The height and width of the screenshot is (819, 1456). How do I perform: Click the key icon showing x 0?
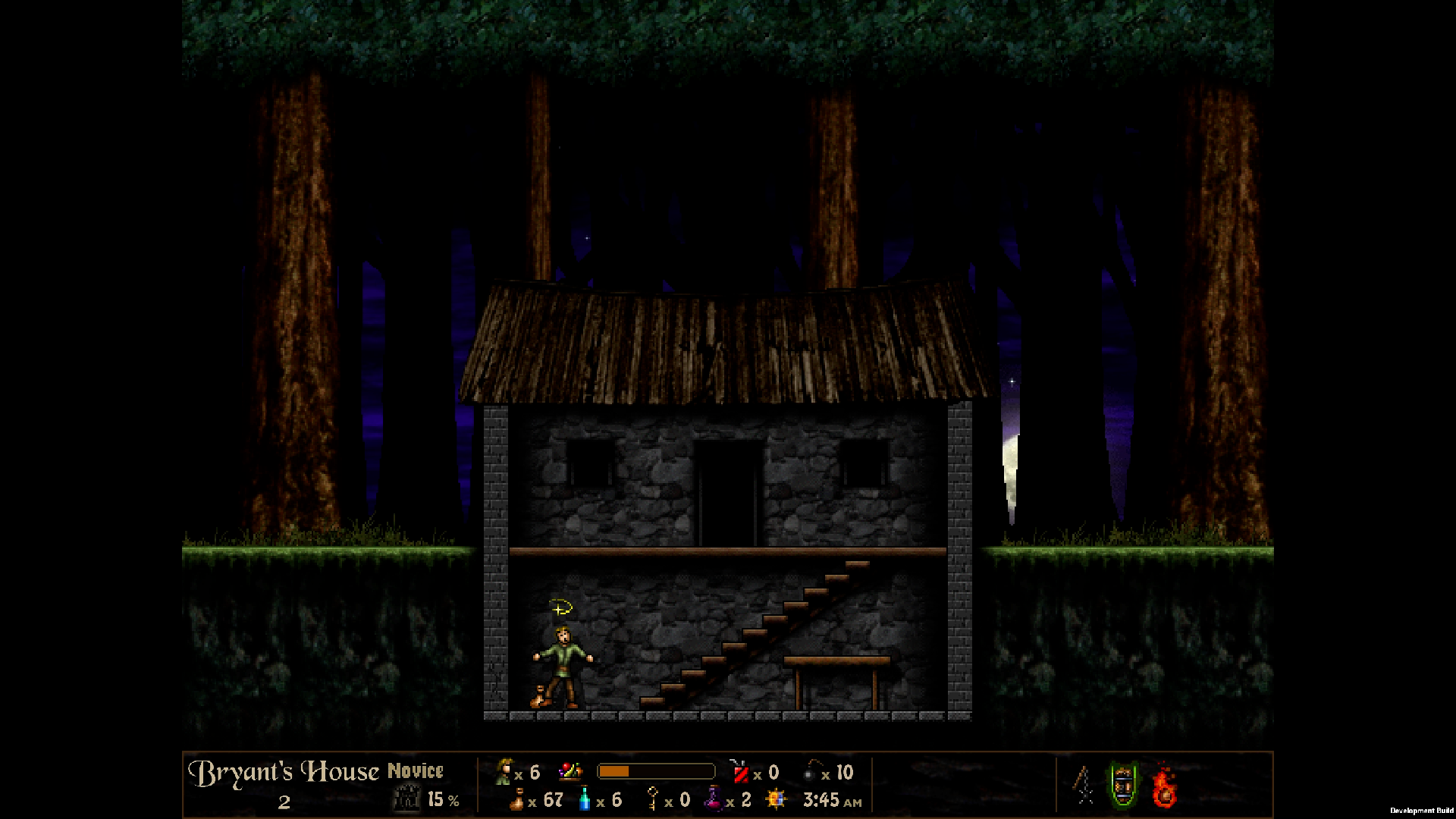click(652, 799)
